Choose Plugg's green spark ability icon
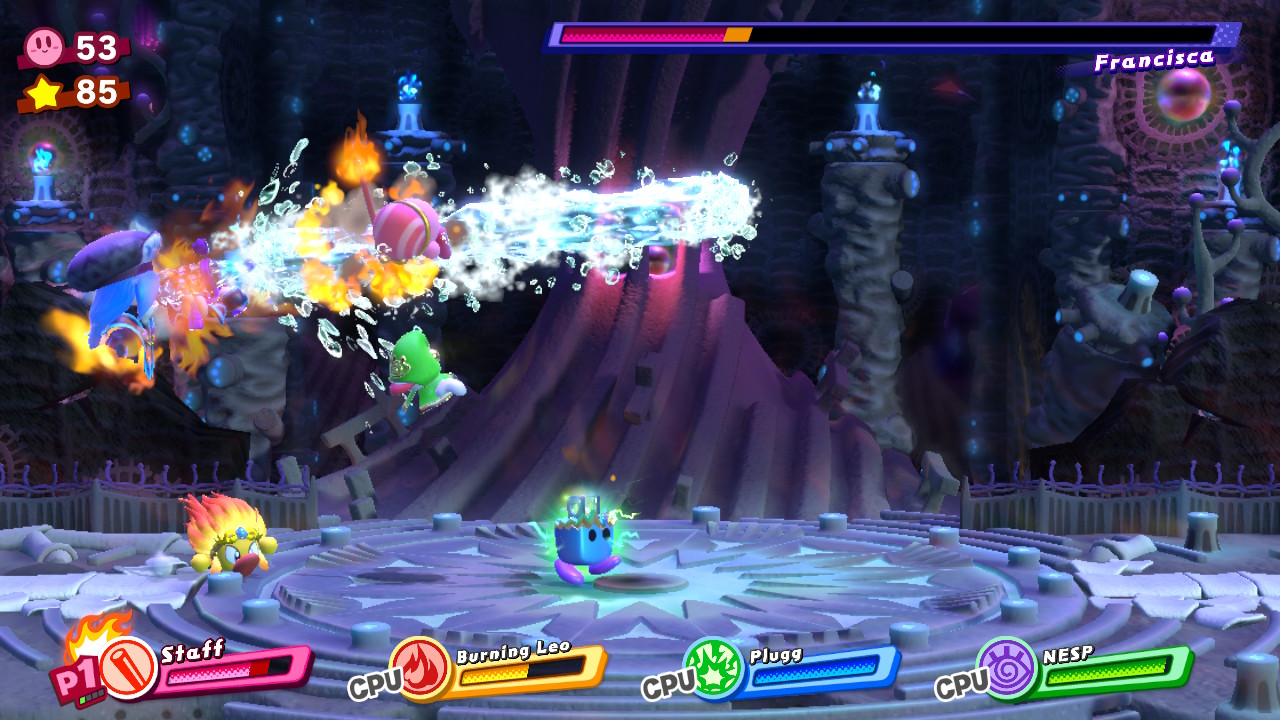 click(x=715, y=667)
